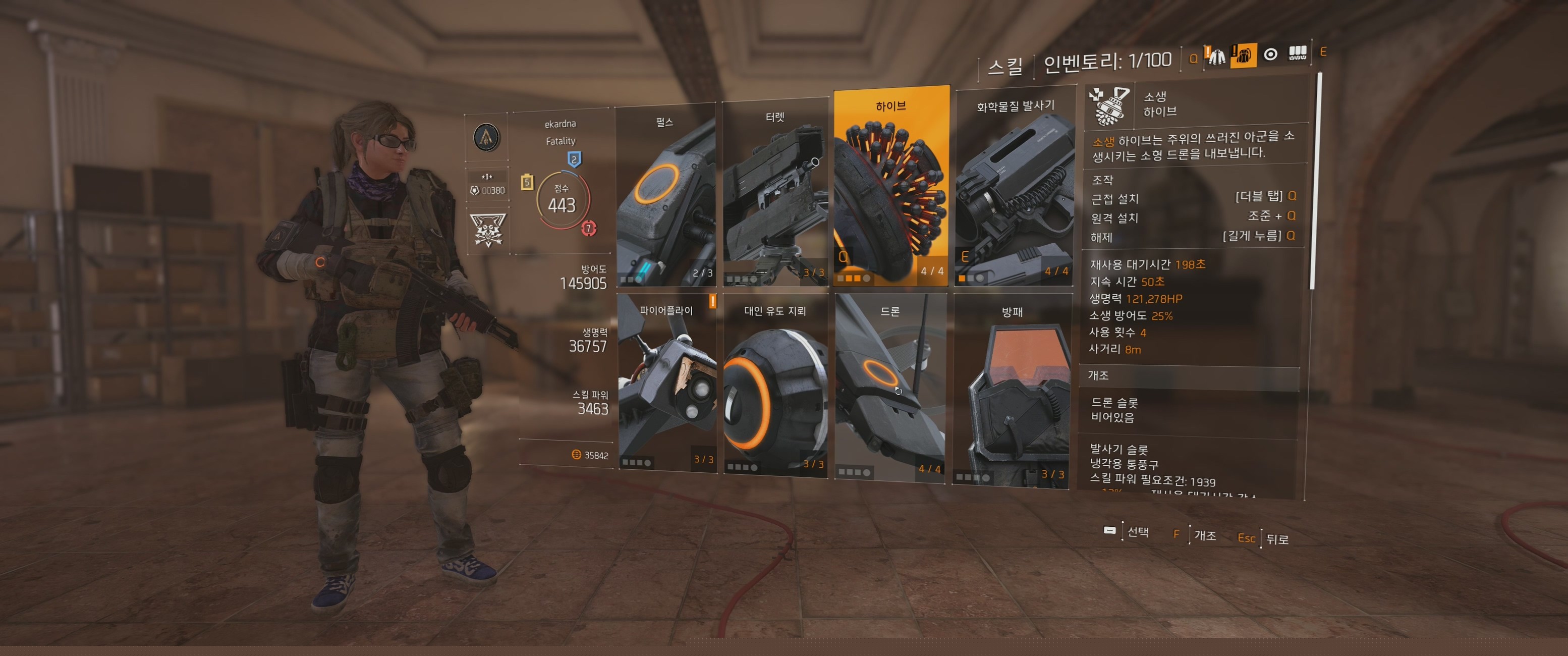Open the backpack inventory tab

click(1243, 56)
